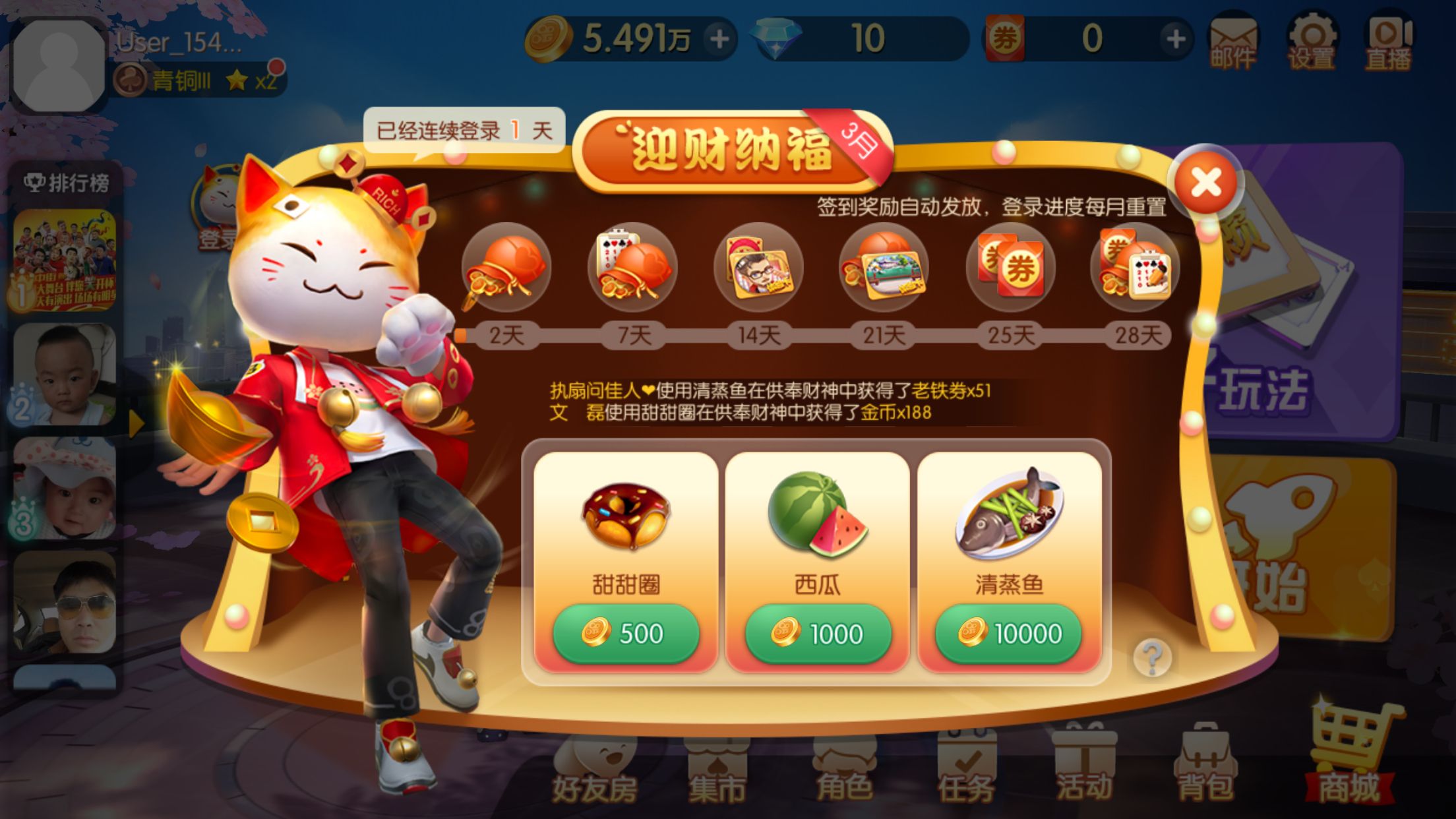Viewport: 1456px width, 819px height.
Task: Open the 邮件 mail inbox
Action: (x=1232, y=41)
